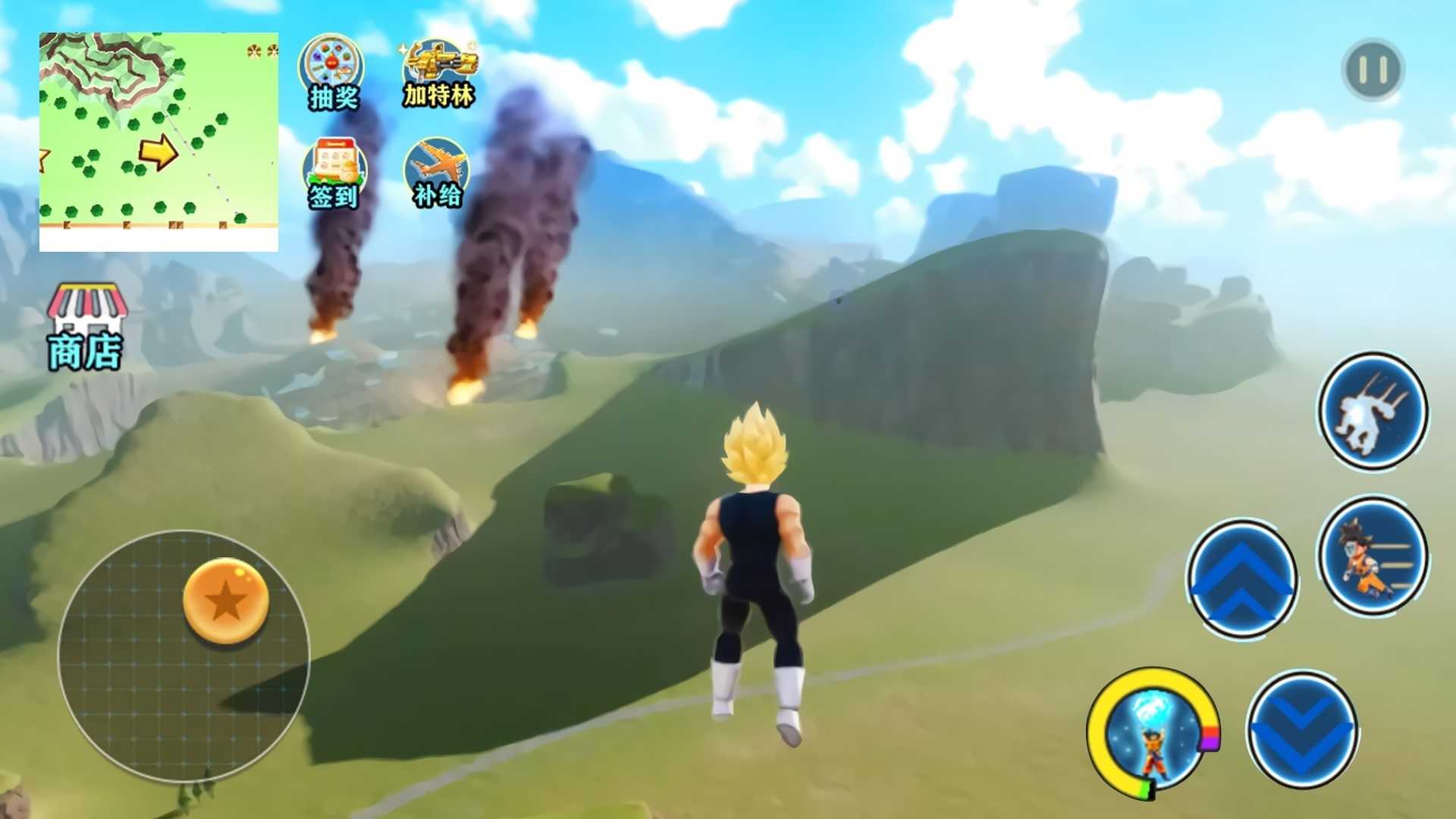The image size is (1456, 819).
Task: Activate the spirit bomb skill button
Action: click(x=1152, y=733)
